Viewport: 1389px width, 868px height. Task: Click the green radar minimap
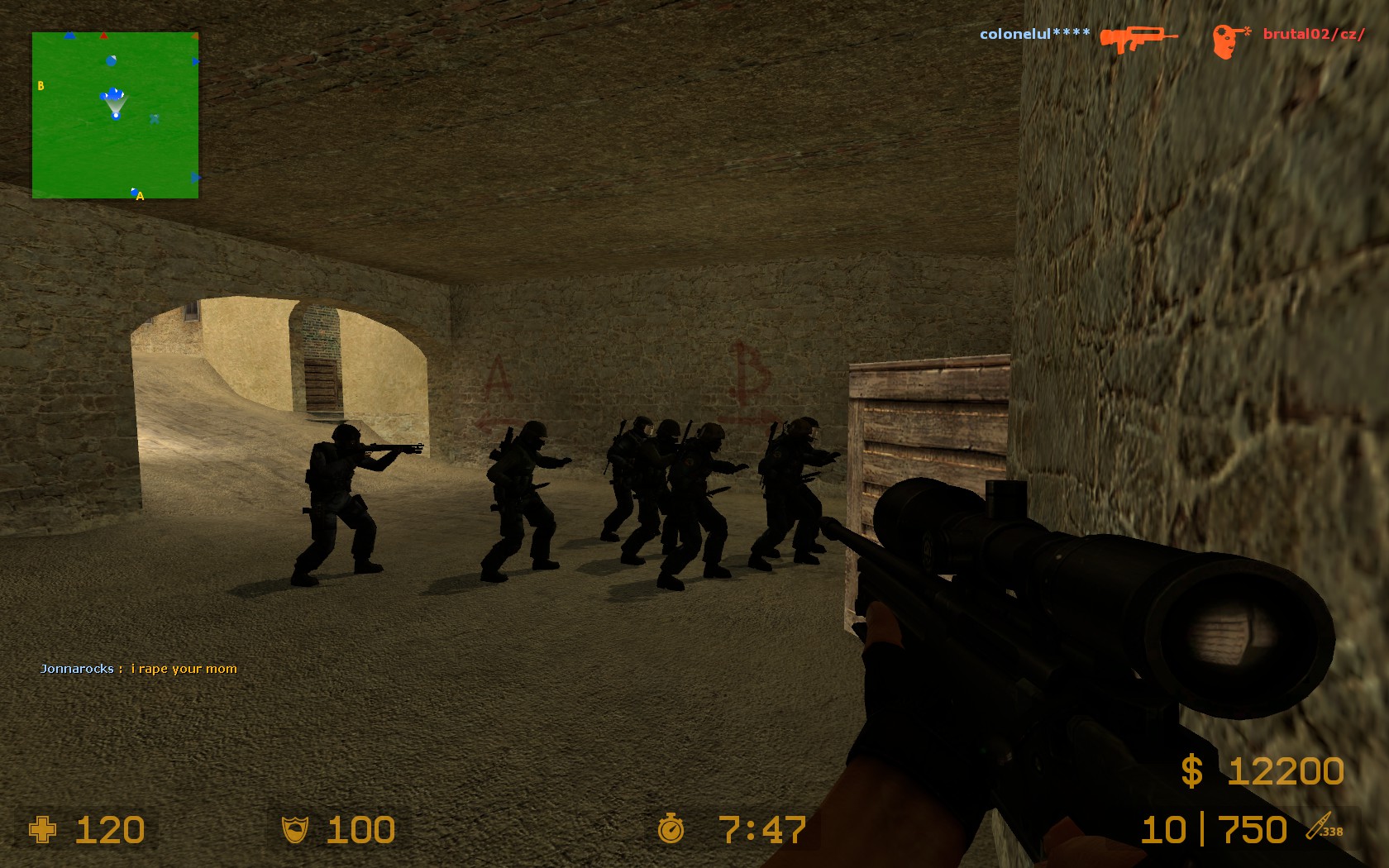pyautogui.click(x=115, y=115)
